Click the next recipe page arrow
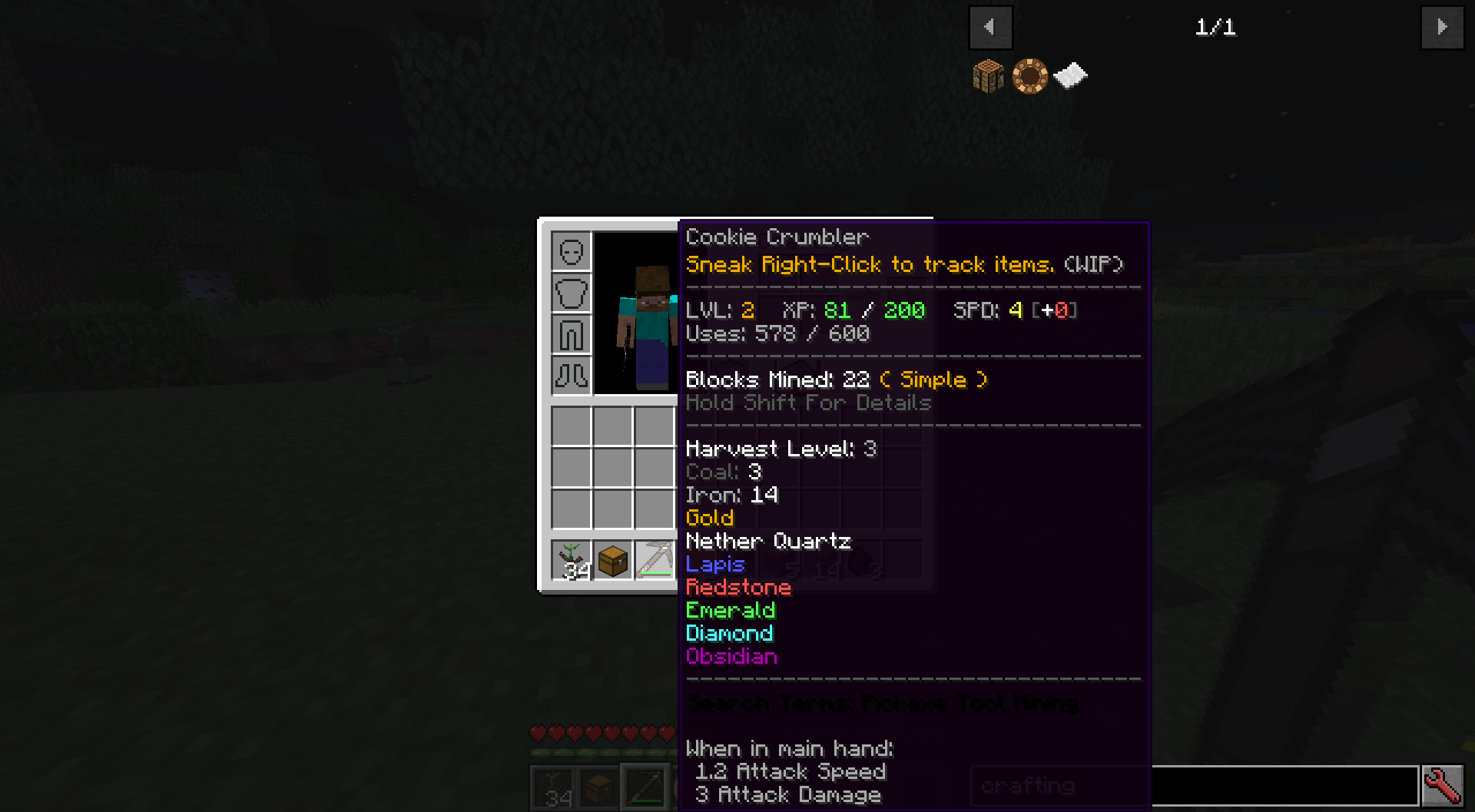Viewport: 1475px width, 812px height. (x=1443, y=27)
